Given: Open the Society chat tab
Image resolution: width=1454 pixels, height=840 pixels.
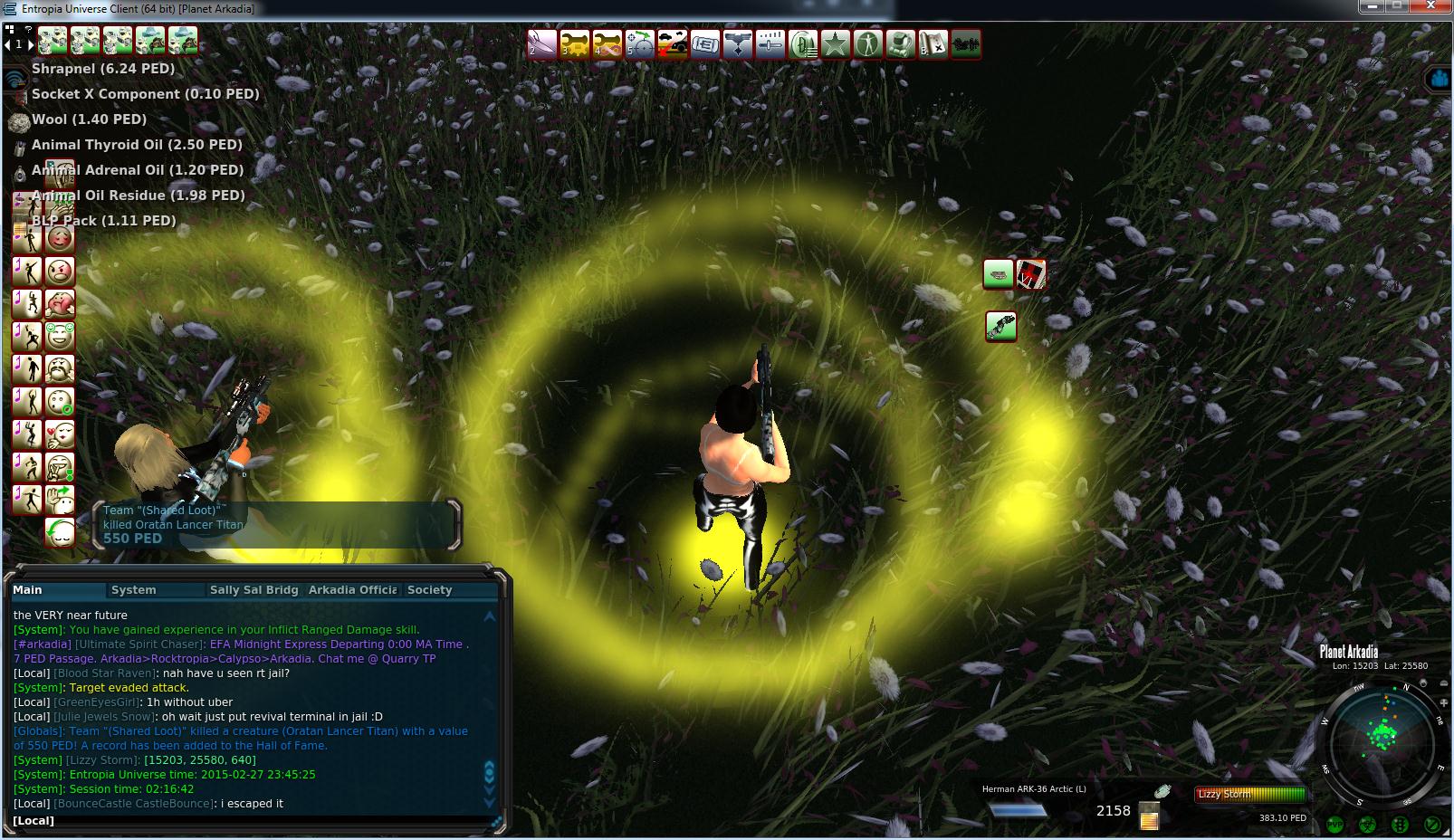Looking at the screenshot, I should tap(429, 590).
